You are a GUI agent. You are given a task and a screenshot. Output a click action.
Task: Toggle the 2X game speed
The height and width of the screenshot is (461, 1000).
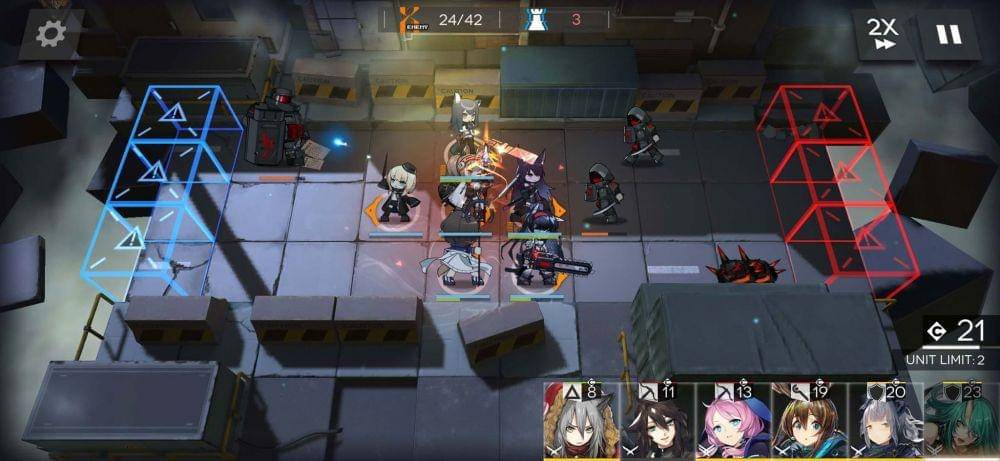click(883, 35)
